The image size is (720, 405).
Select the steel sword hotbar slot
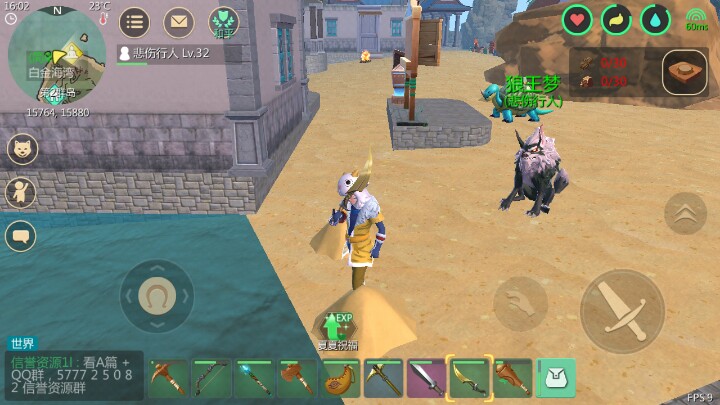tap(426, 379)
